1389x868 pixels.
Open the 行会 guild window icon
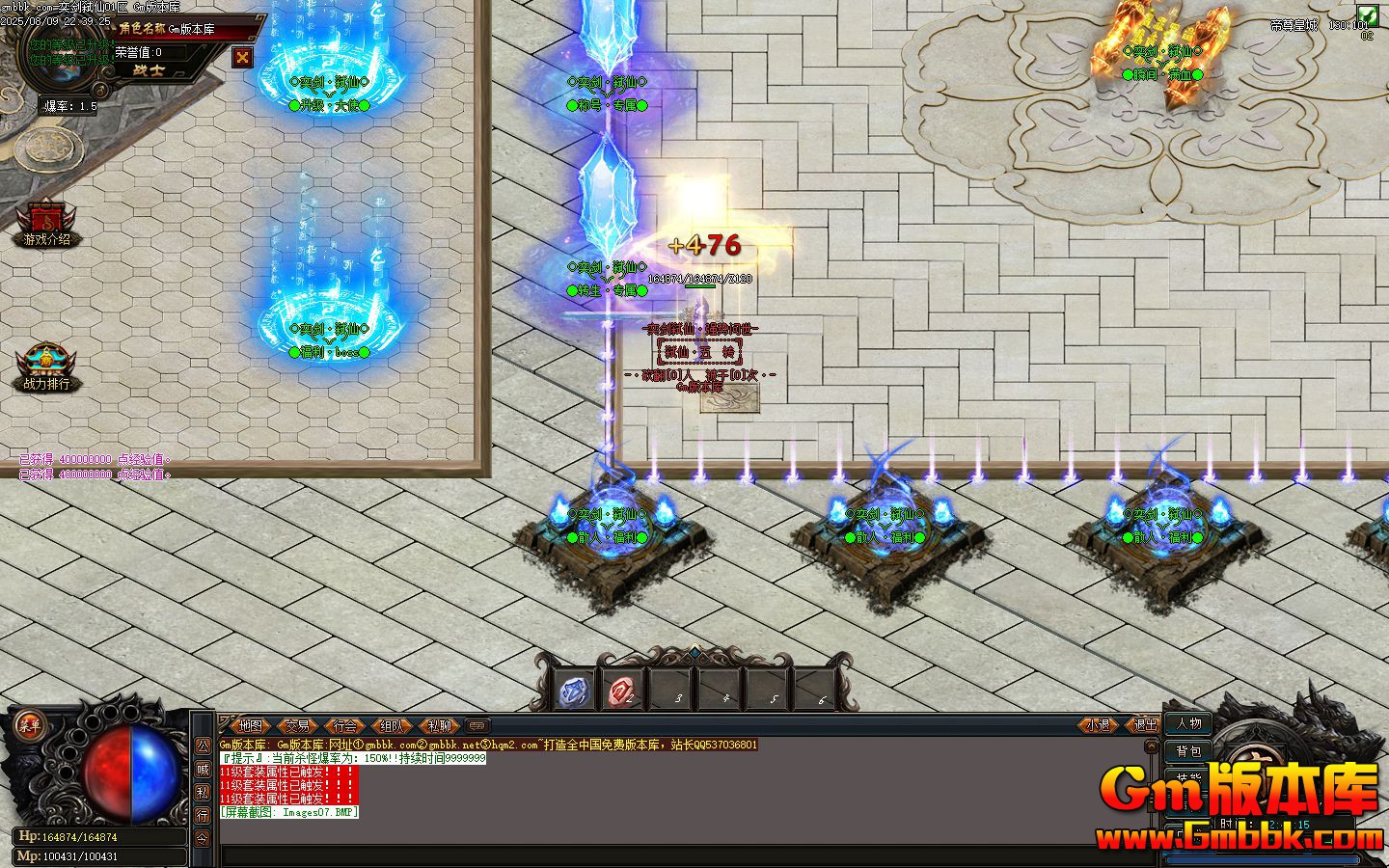point(347,729)
